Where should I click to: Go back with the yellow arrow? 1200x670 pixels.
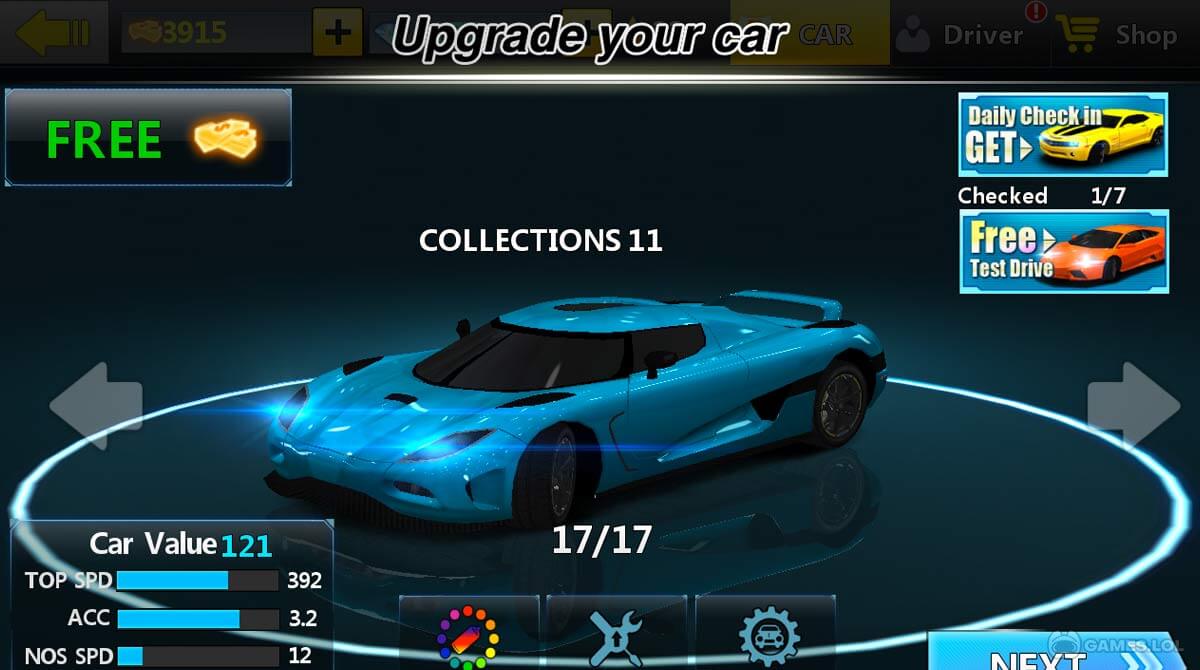(53, 33)
